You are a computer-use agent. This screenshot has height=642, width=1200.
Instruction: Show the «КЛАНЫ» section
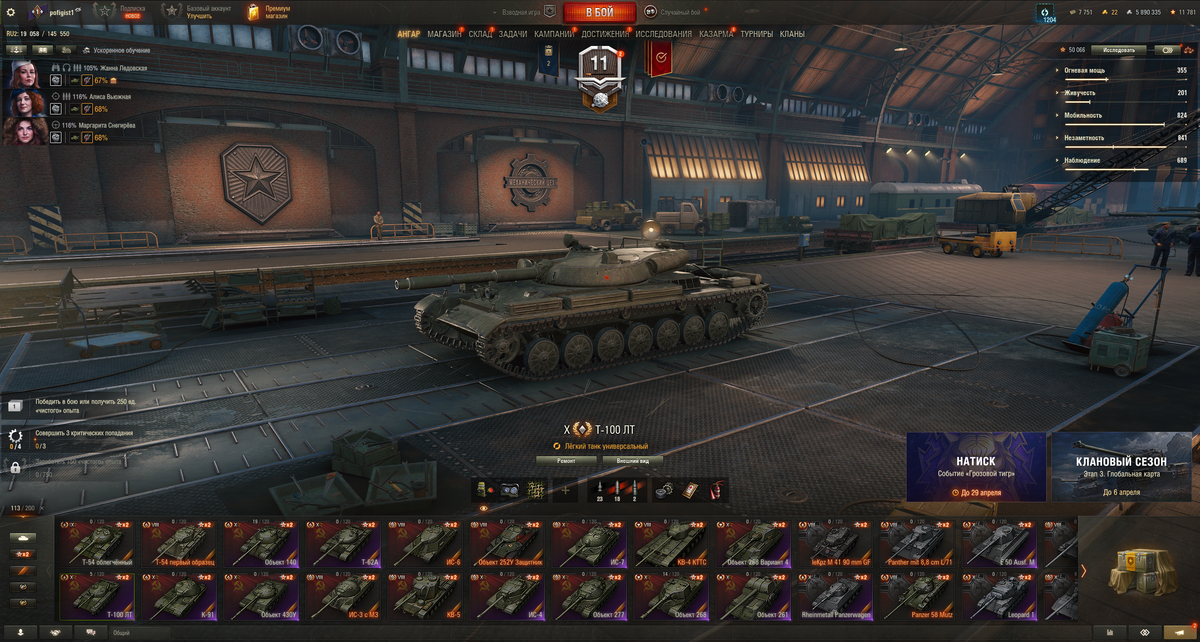(792, 34)
